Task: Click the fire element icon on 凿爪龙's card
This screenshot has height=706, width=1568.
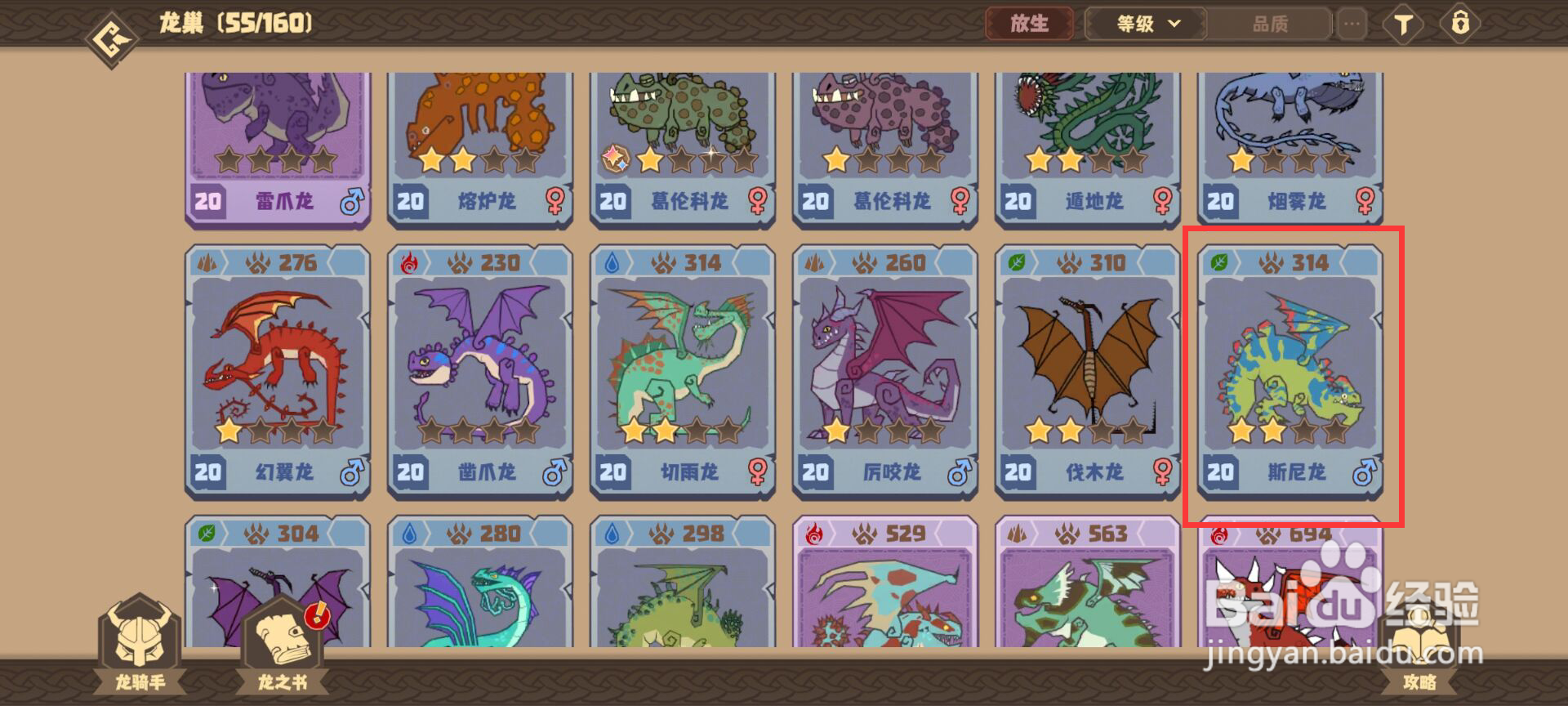Action: [410, 262]
